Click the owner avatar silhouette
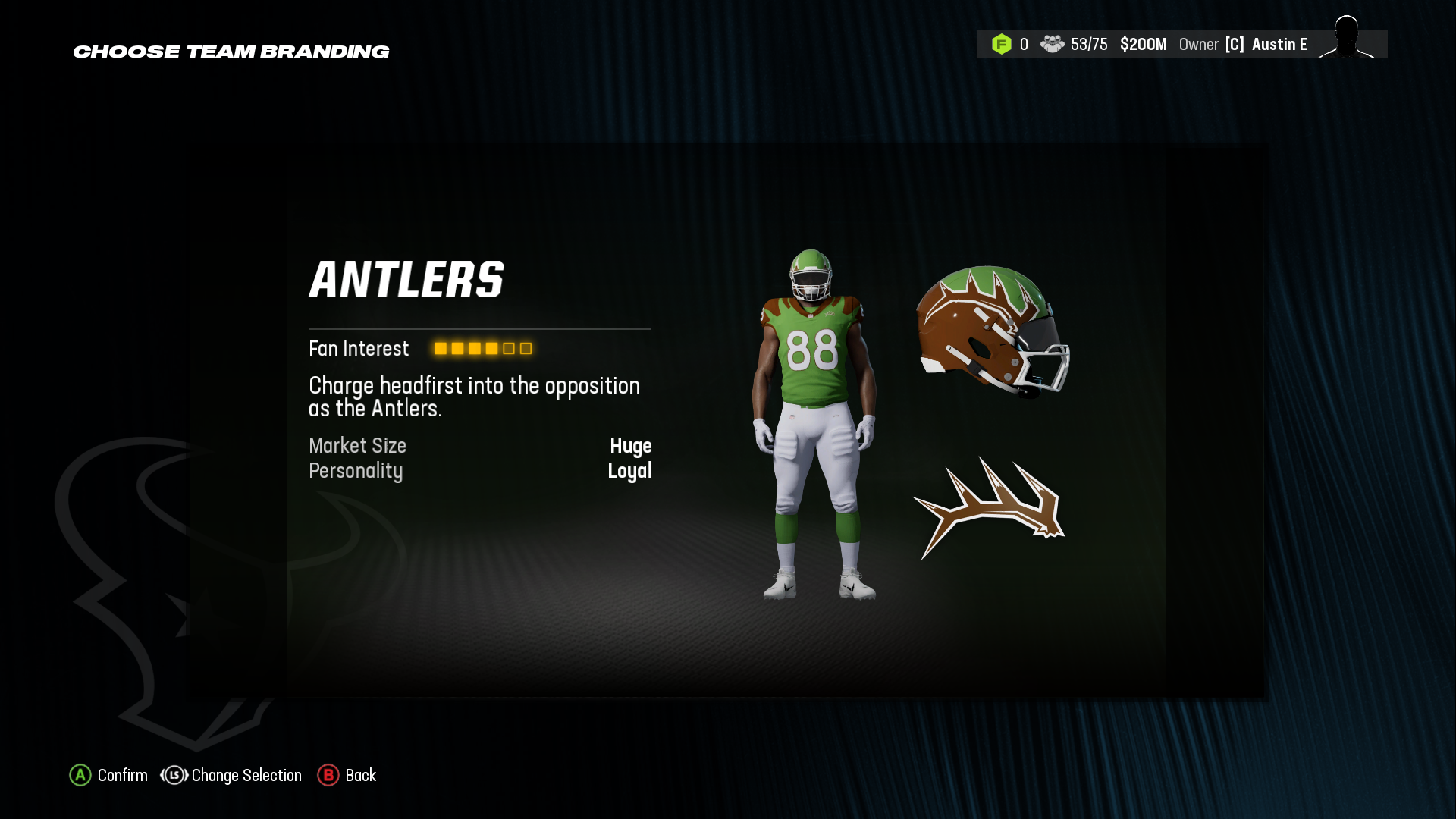 click(1345, 43)
